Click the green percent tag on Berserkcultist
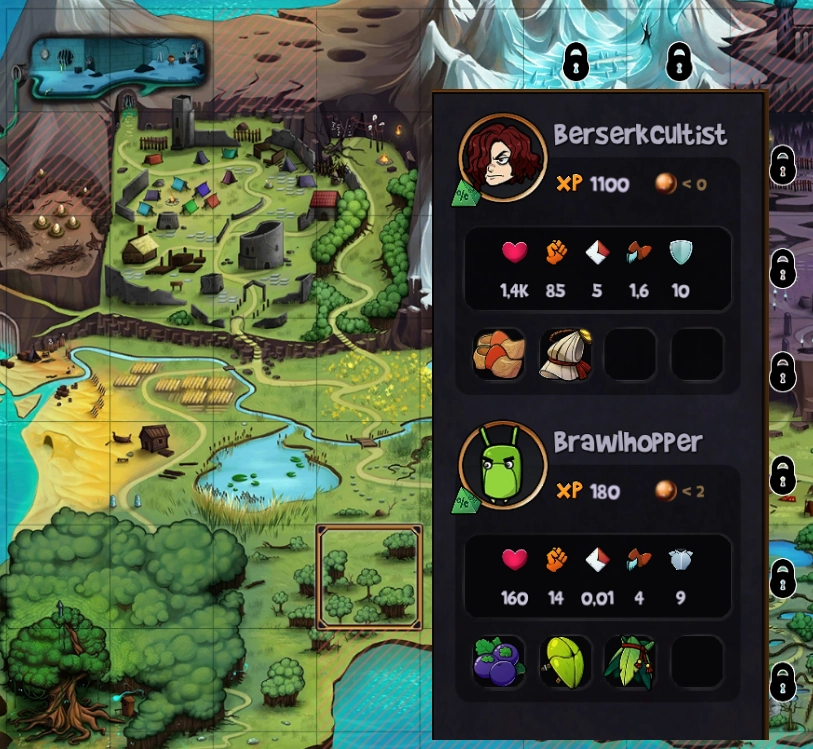 click(465, 194)
